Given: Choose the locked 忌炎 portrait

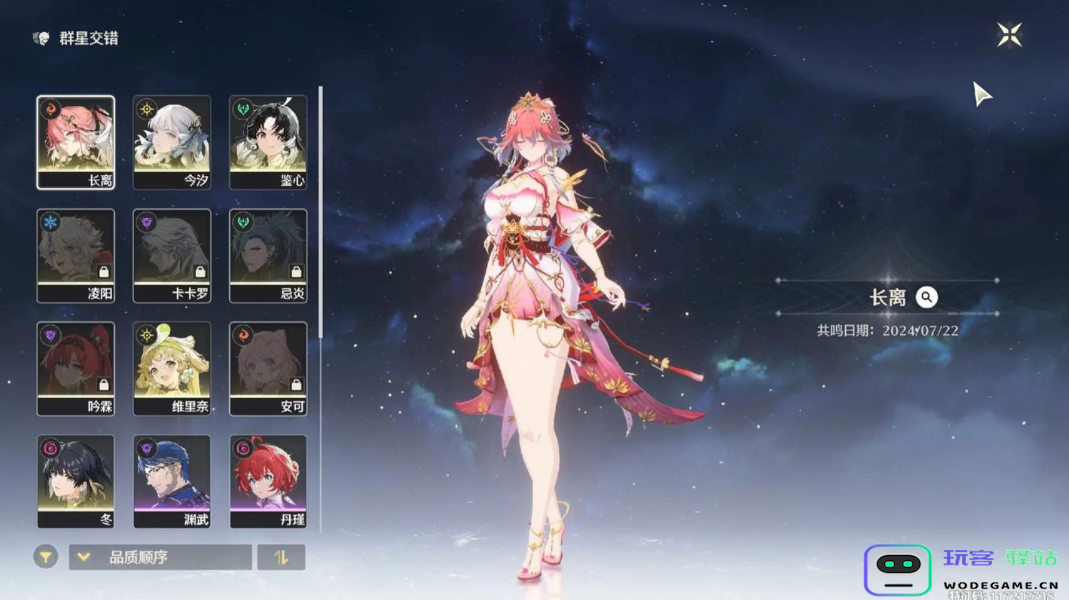Looking at the screenshot, I should [268, 255].
